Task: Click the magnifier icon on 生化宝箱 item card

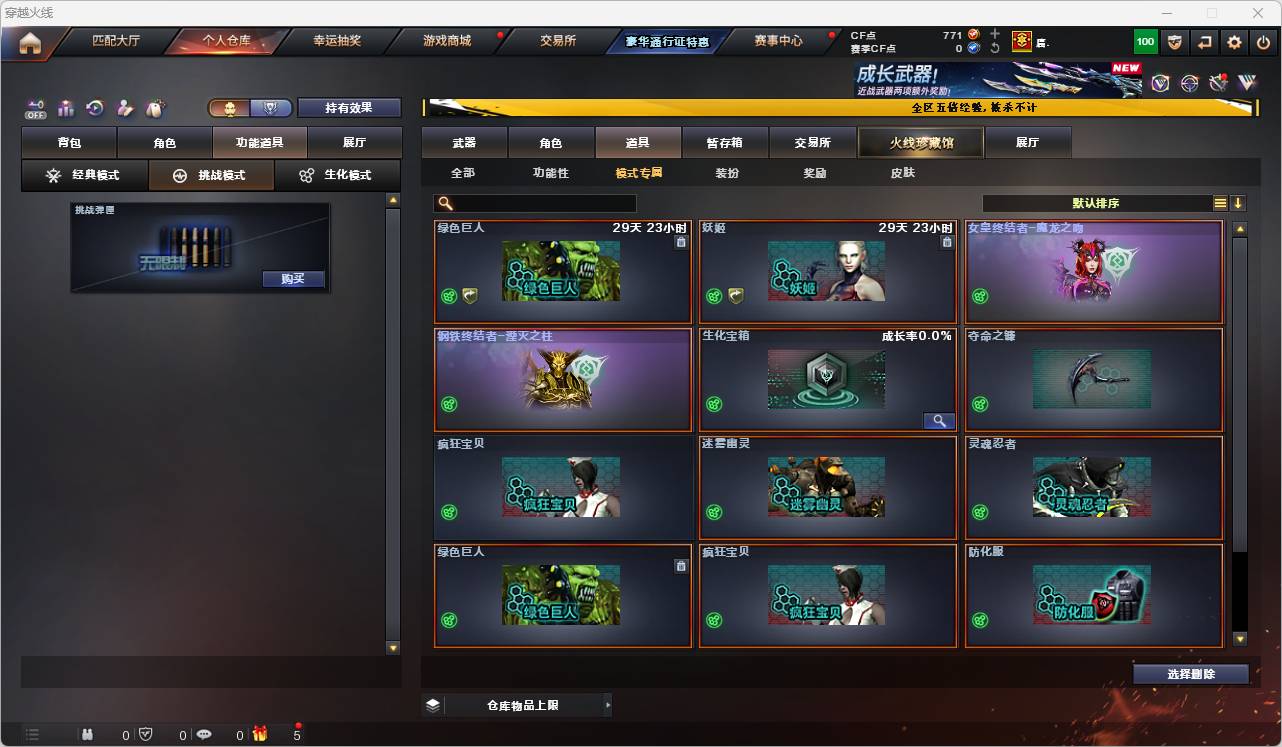Action: coord(938,420)
